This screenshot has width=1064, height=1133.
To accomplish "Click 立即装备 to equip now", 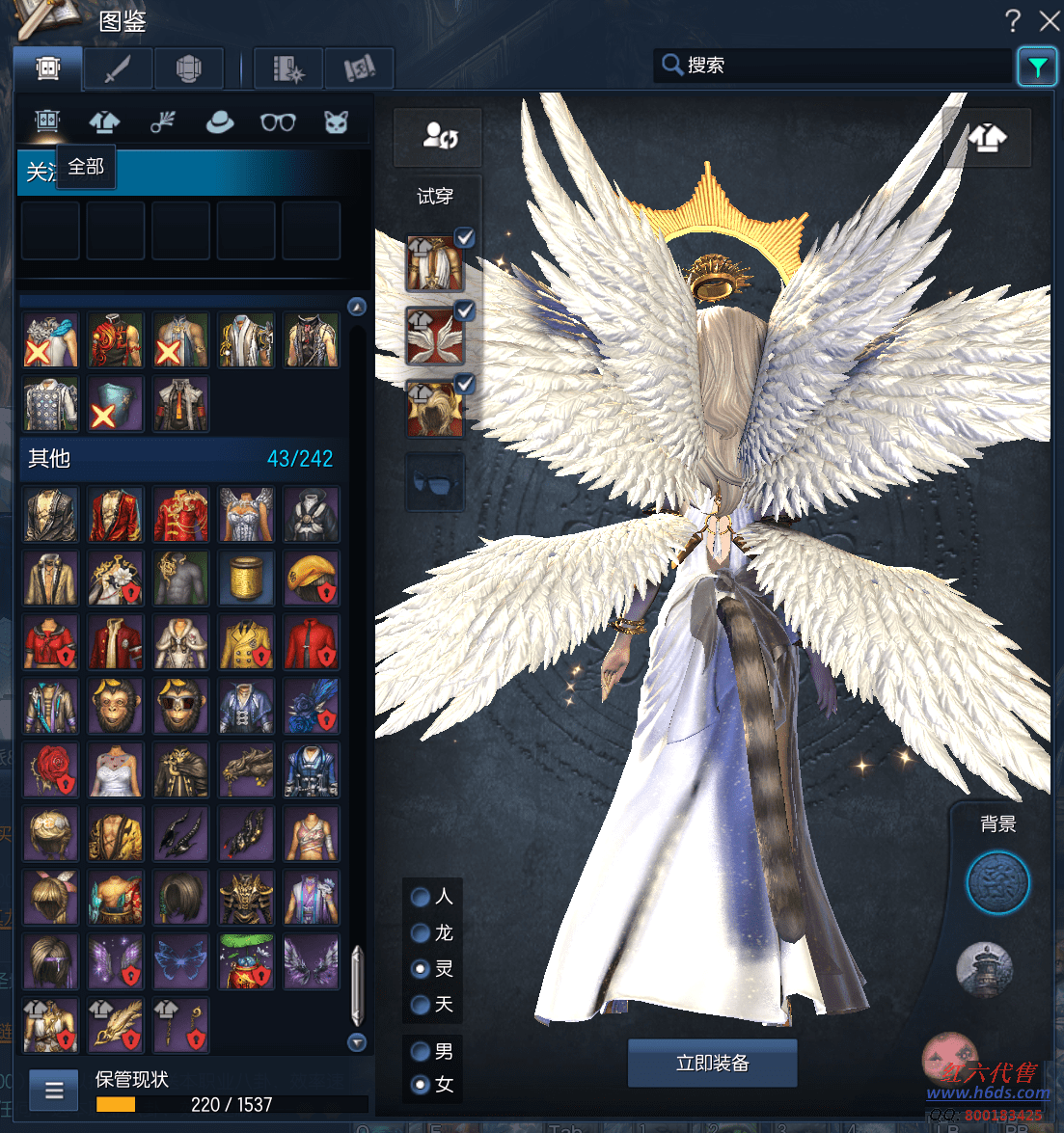I will tap(712, 1063).
